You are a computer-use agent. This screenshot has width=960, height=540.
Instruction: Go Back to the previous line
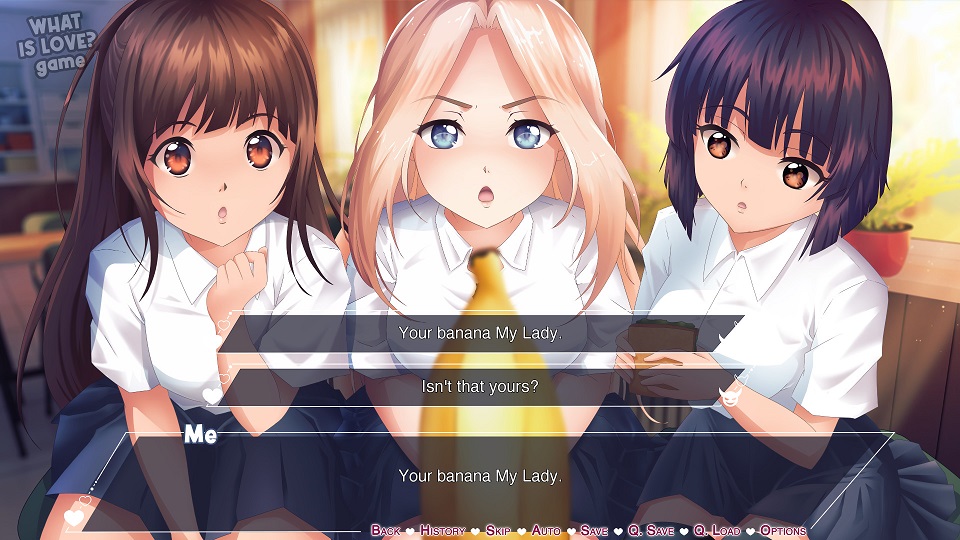click(x=385, y=530)
